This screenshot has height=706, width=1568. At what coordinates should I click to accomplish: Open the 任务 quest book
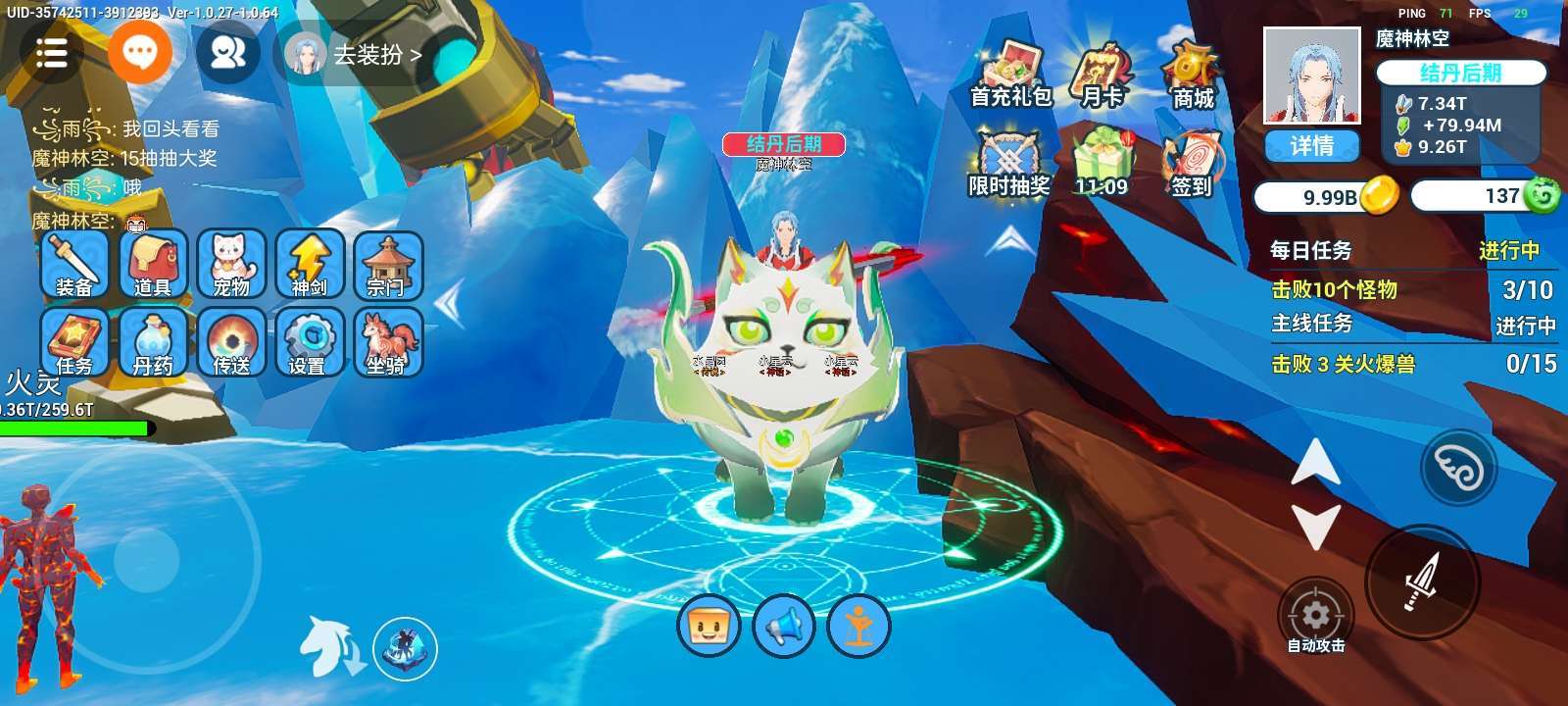click(74, 342)
